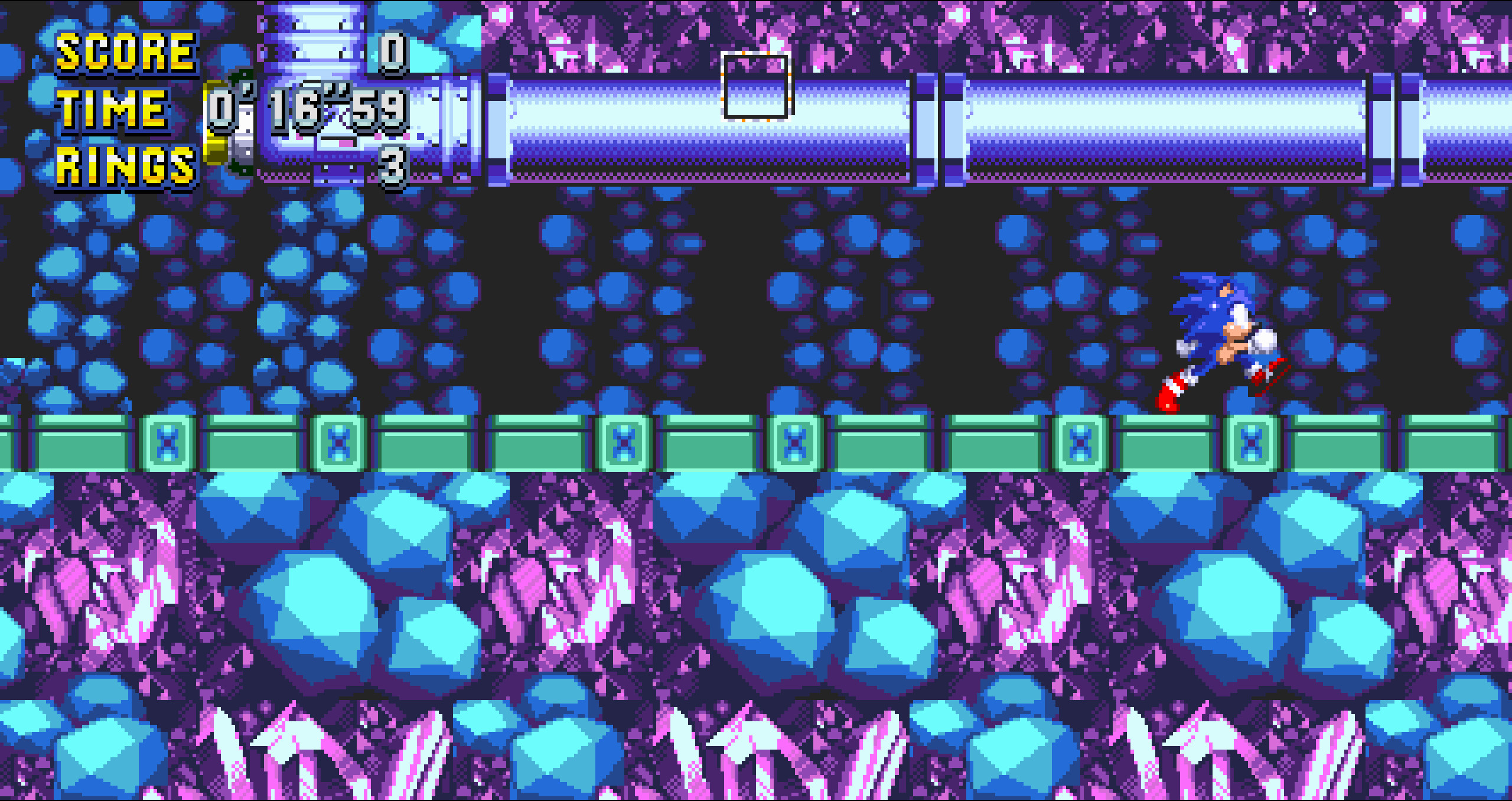The image size is (1512, 801).
Task: Click the hollow item-box outline above the pipe
Action: click(x=758, y=86)
